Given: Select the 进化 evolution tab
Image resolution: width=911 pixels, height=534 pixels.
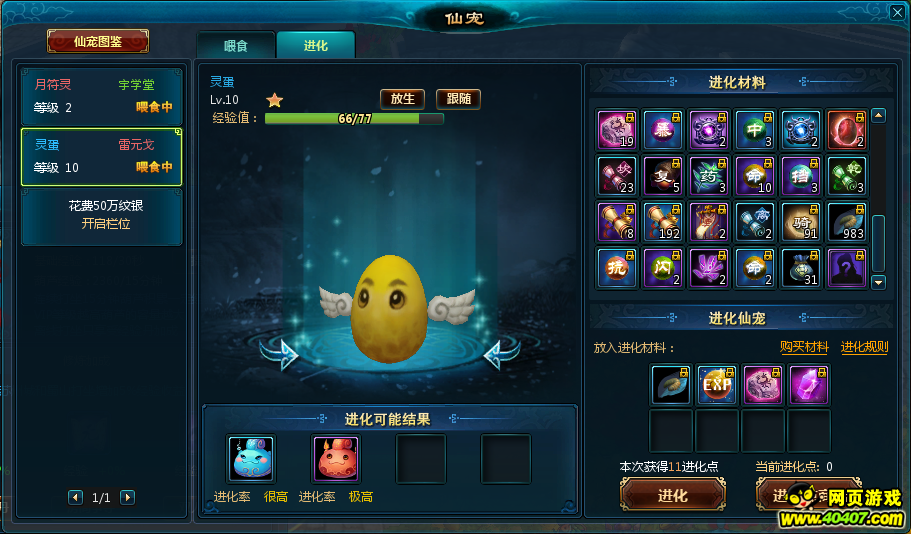Looking at the screenshot, I should [315, 45].
